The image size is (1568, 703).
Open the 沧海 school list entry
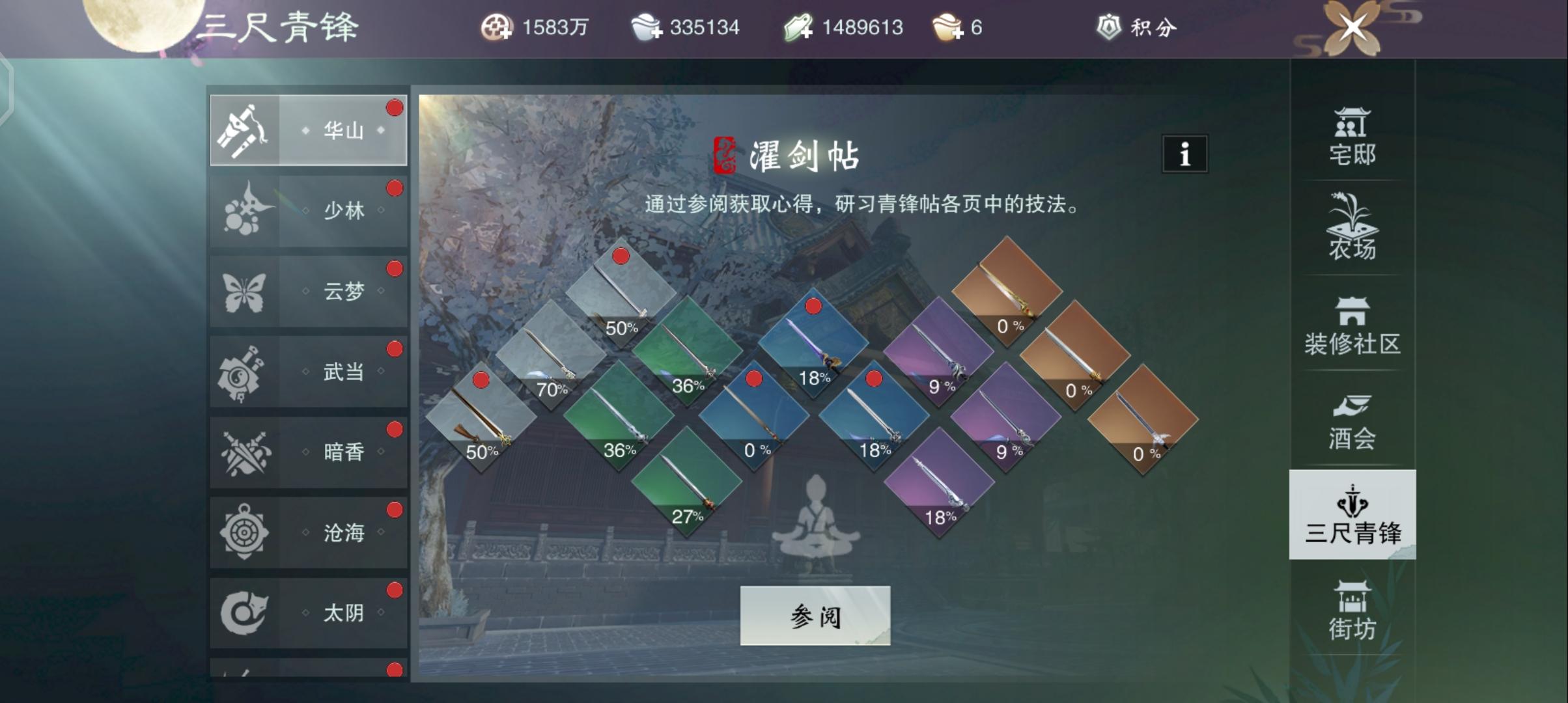[307, 532]
